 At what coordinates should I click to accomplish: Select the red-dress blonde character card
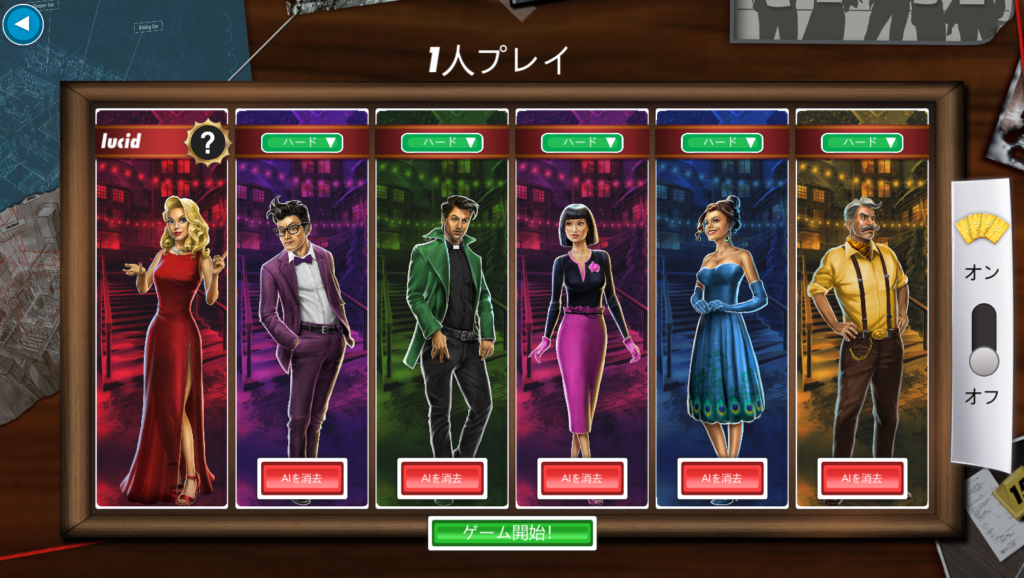point(162,330)
